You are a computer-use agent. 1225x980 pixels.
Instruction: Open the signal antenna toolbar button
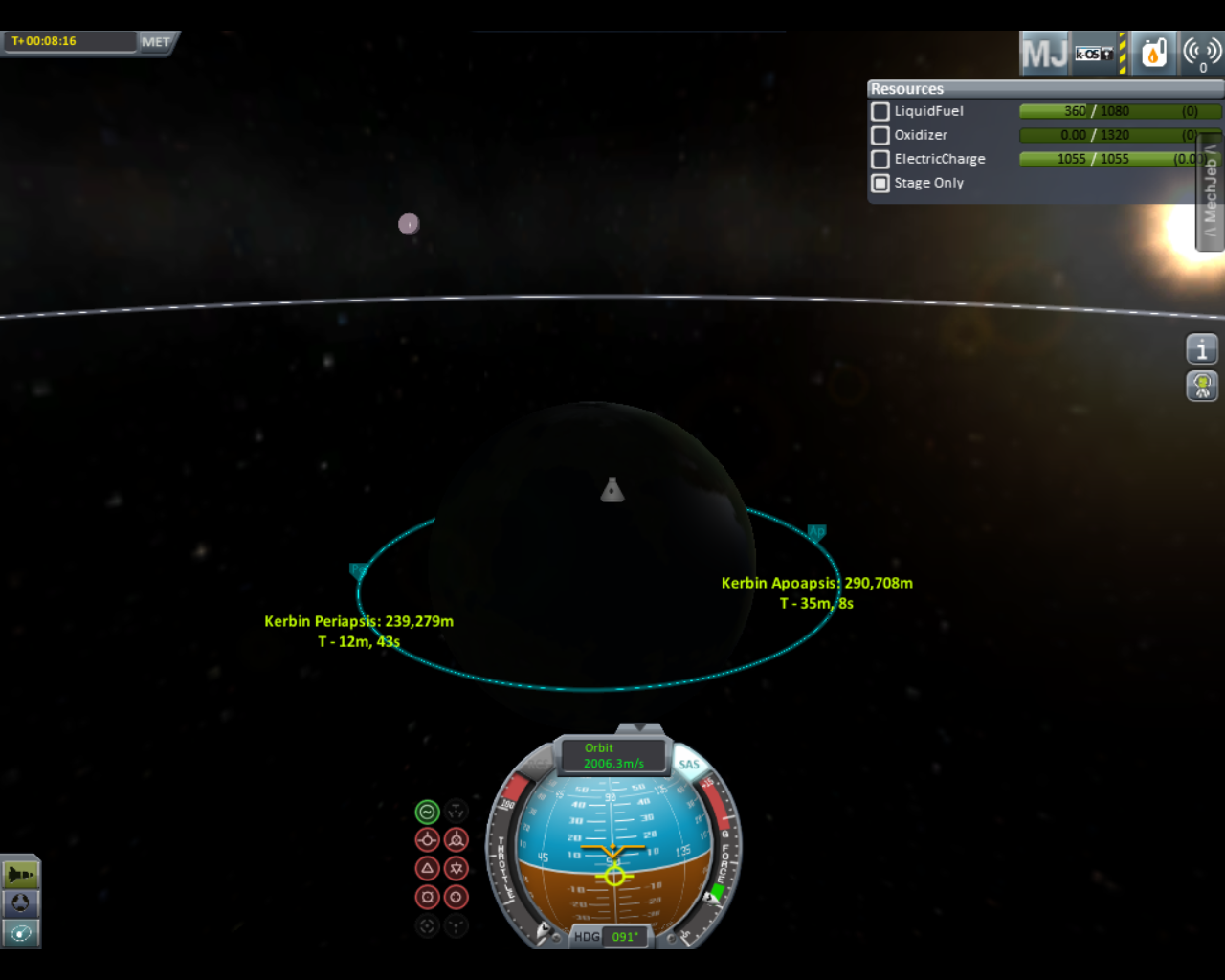coord(1202,54)
